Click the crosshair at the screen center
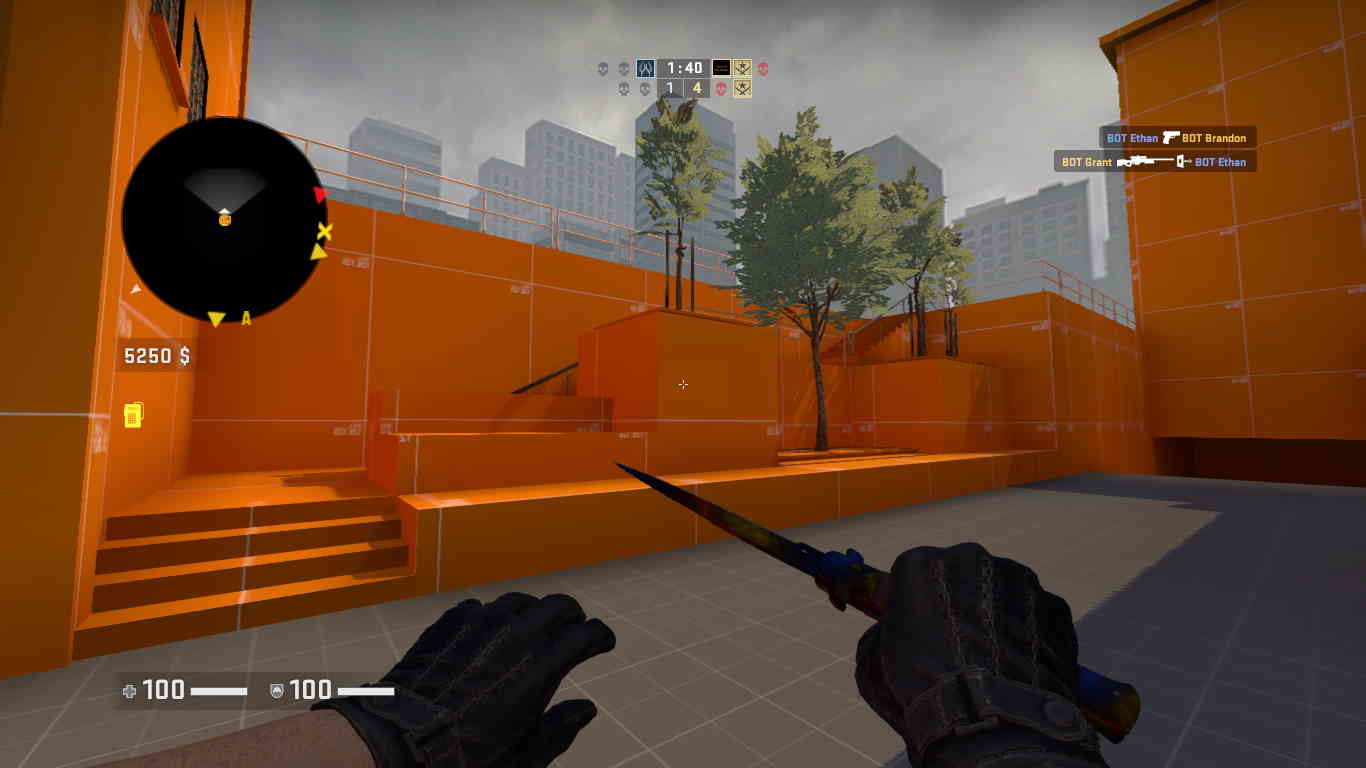Image resolution: width=1366 pixels, height=768 pixels. click(x=683, y=384)
